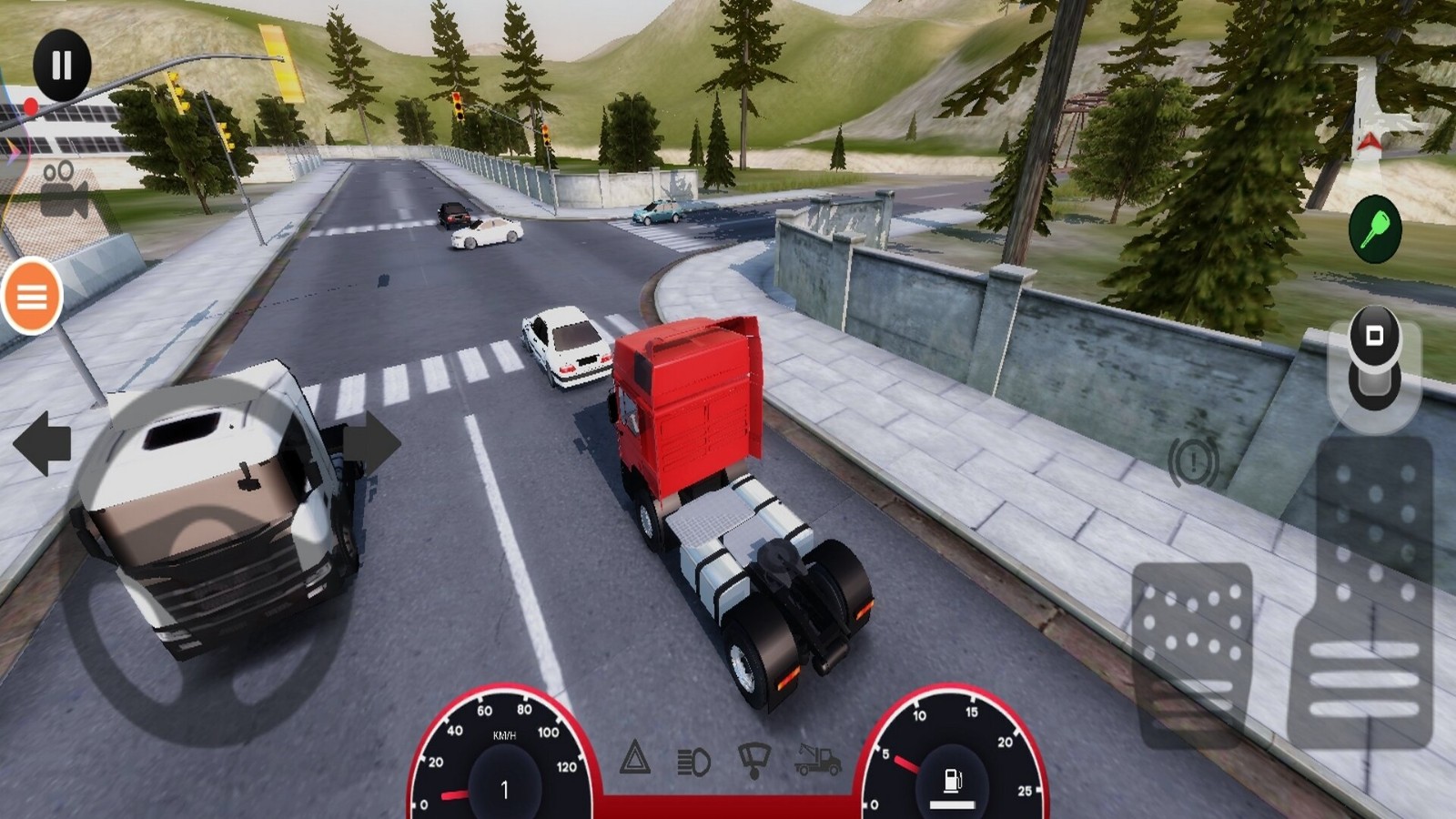Pause the game with the pause button

62,66
